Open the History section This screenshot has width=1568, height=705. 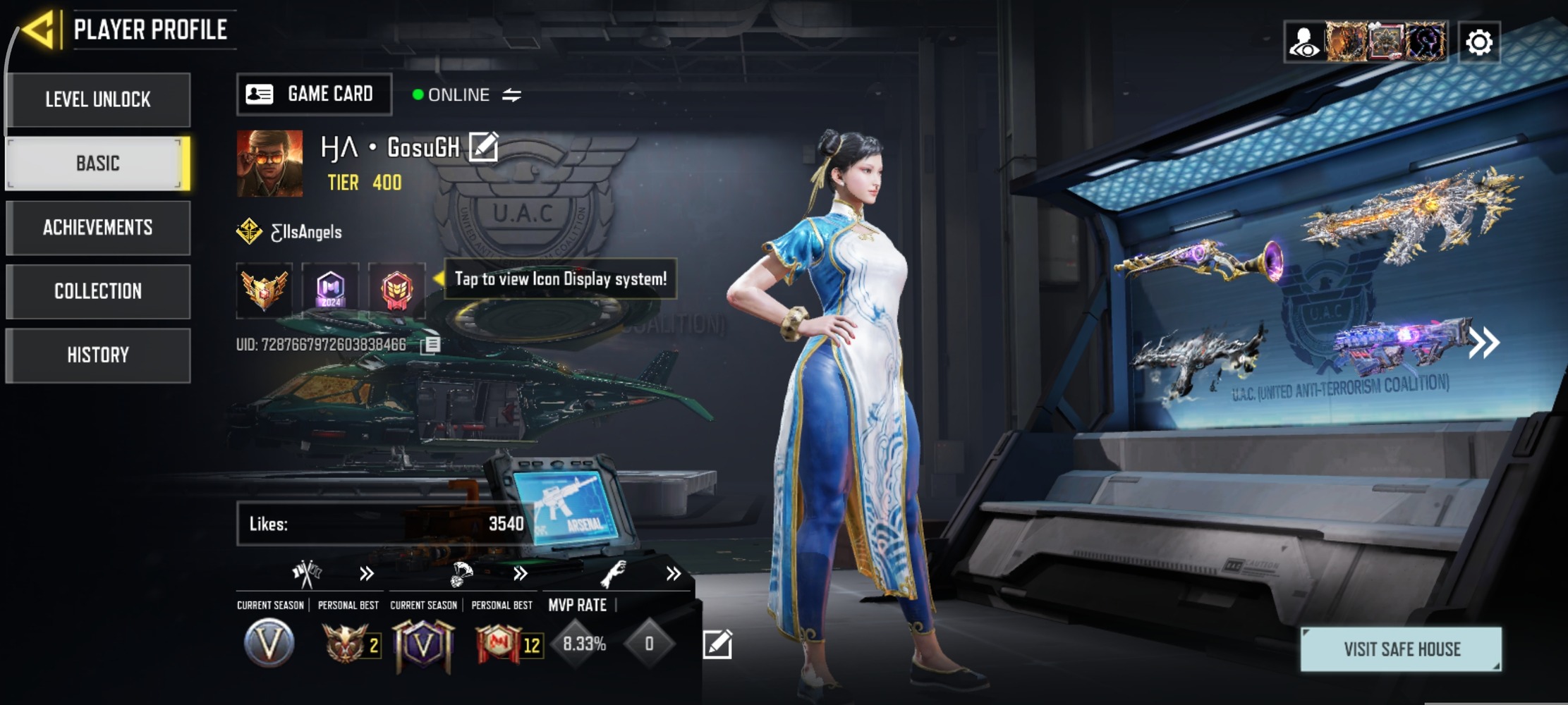coord(98,355)
